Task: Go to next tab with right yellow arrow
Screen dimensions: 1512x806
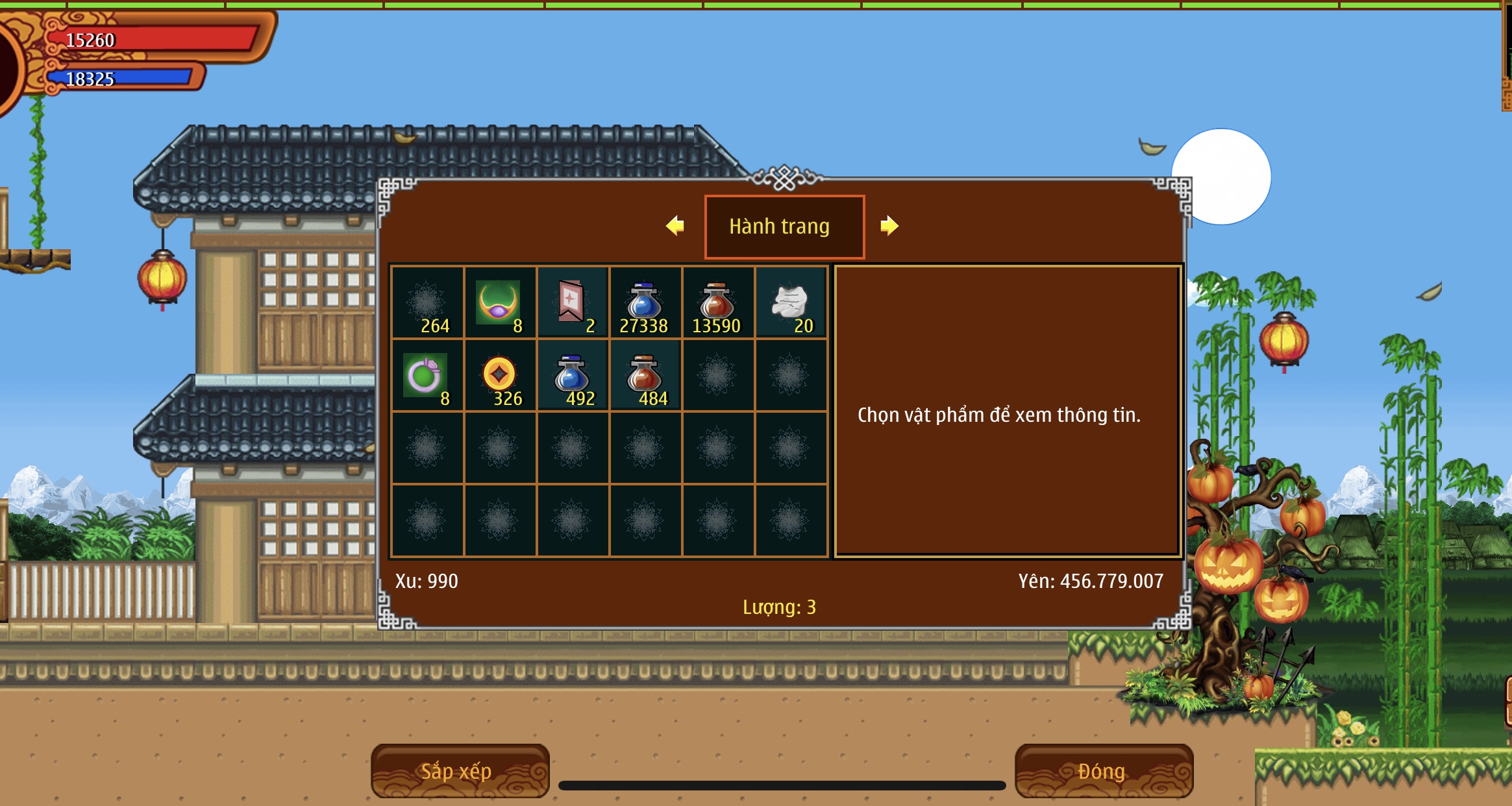Action: [x=889, y=226]
